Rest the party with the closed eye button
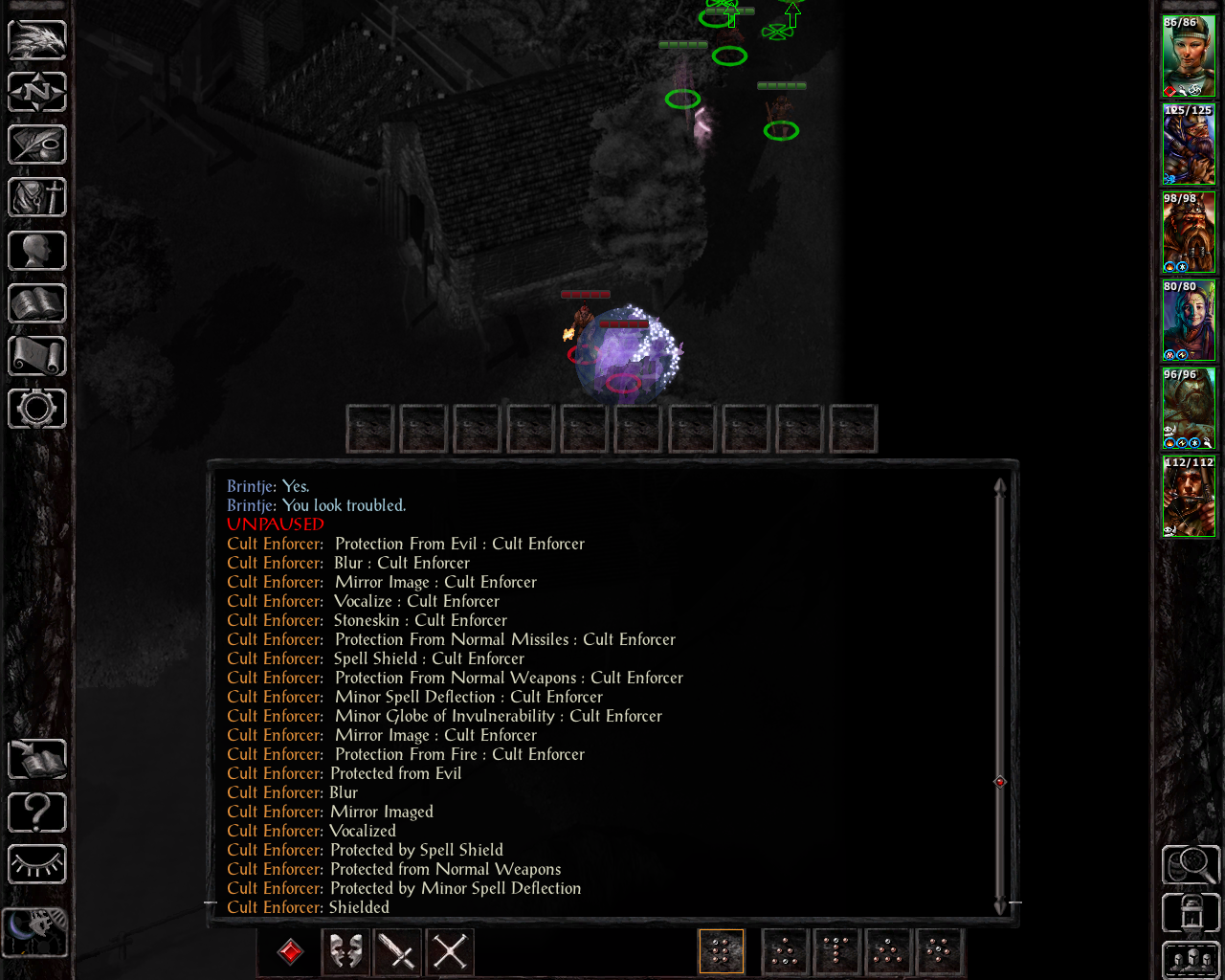1225x980 pixels. pos(37,864)
